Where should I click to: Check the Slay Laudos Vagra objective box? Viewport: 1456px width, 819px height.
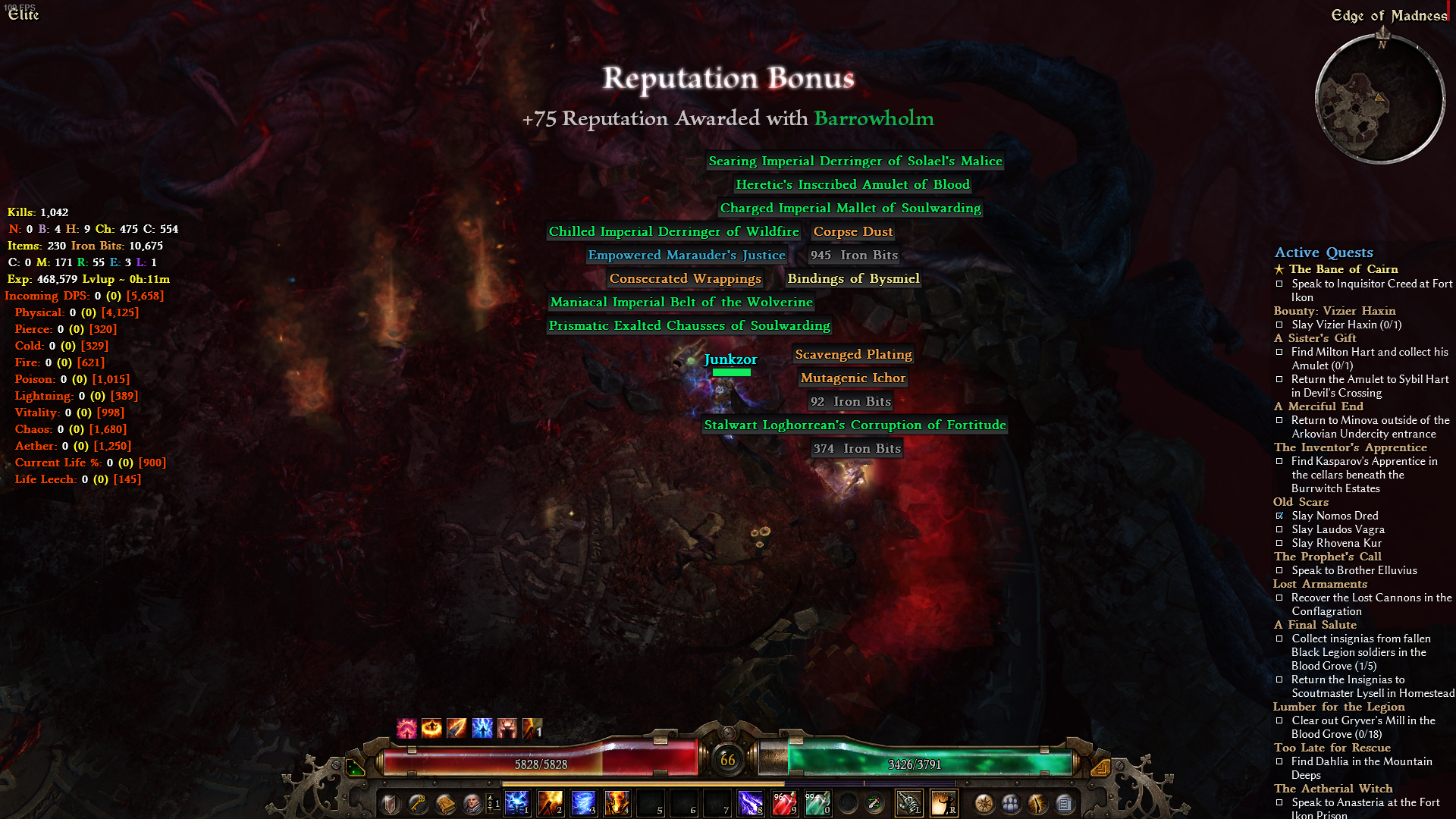[x=1281, y=529]
